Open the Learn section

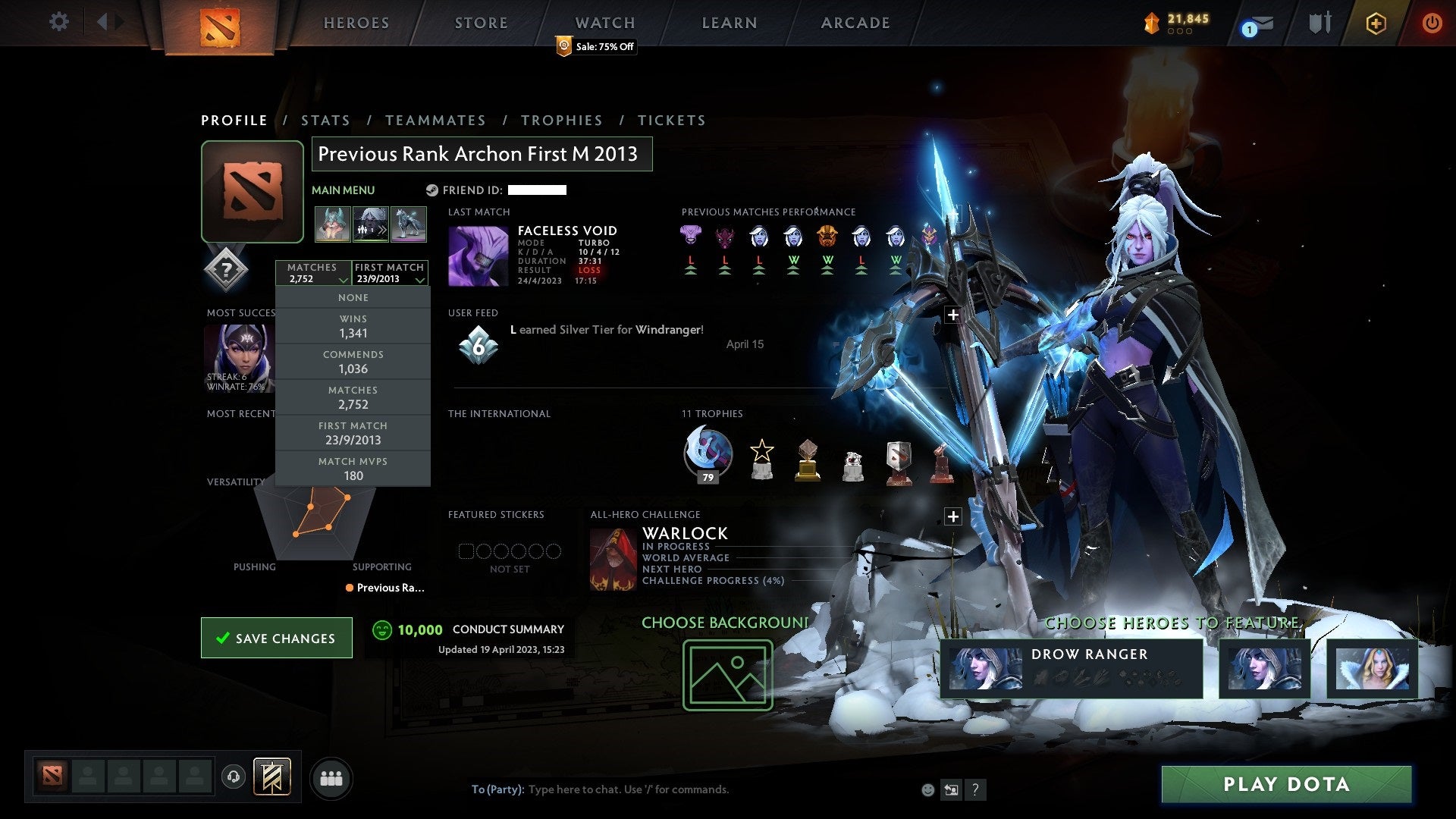[729, 23]
